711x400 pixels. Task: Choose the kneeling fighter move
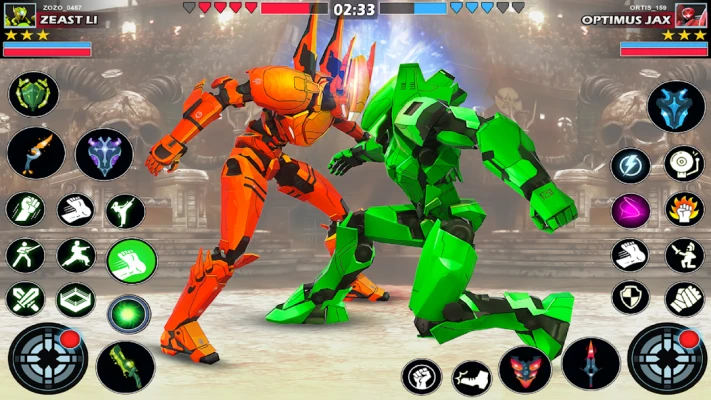pos(685,255)
